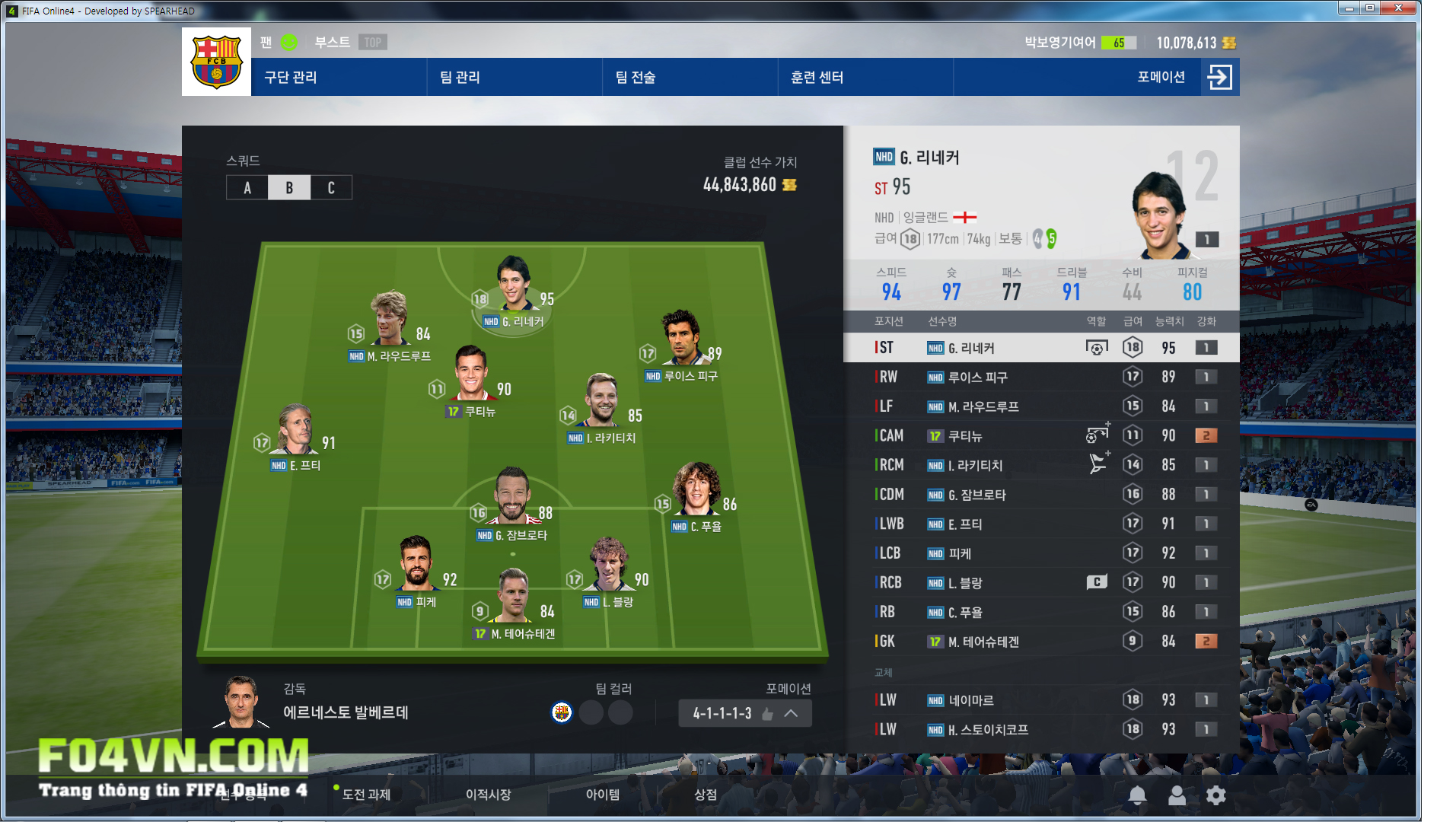Open the 팀 관리 menu
Screen dimensions: 1456x822
pyautogui.click(x=460, y=77)
